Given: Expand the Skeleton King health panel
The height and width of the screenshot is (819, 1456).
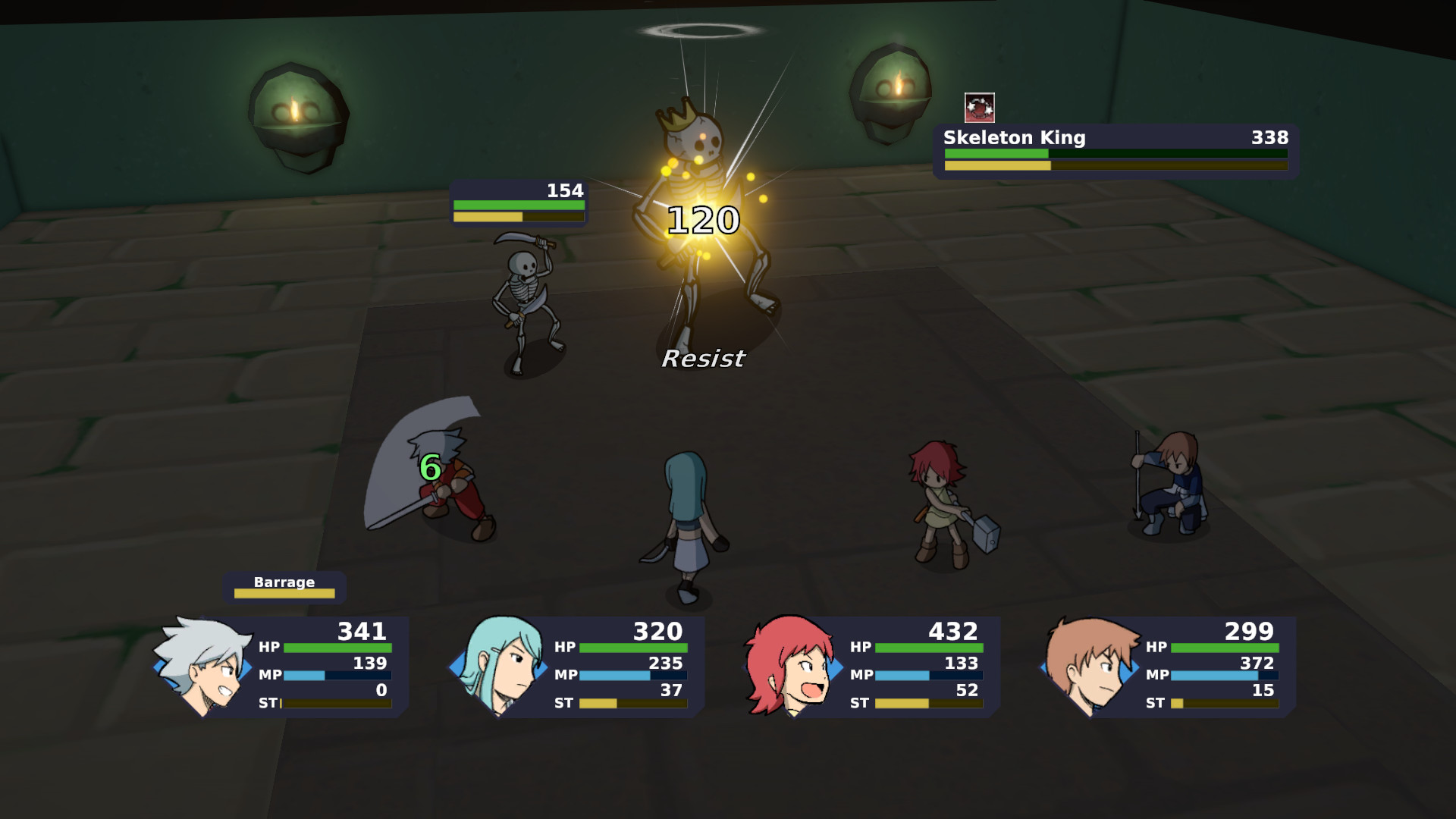Looking at the screenshot, I should tap(1115, 149).
